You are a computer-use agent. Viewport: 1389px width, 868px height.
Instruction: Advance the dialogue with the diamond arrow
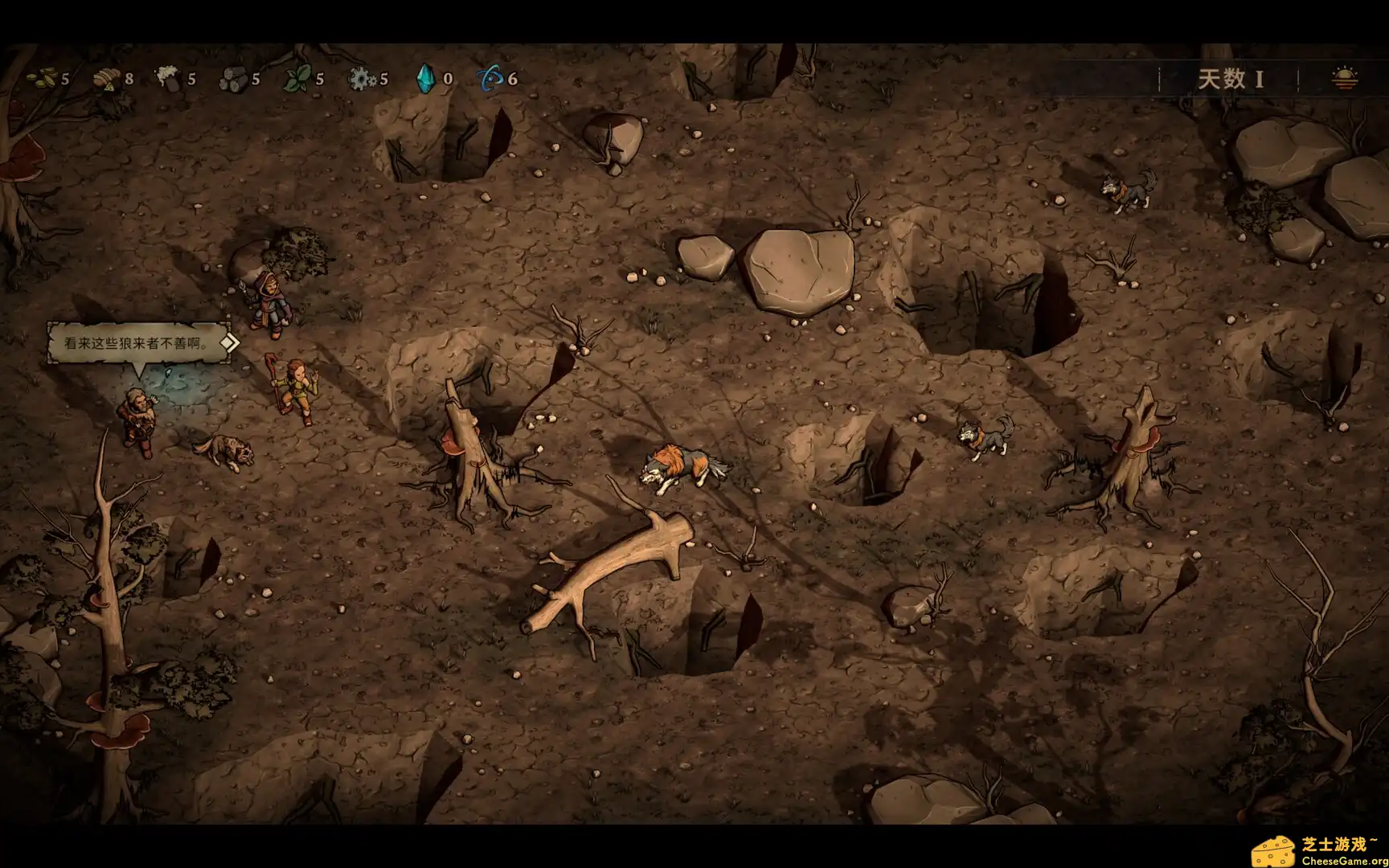(229, 343)
